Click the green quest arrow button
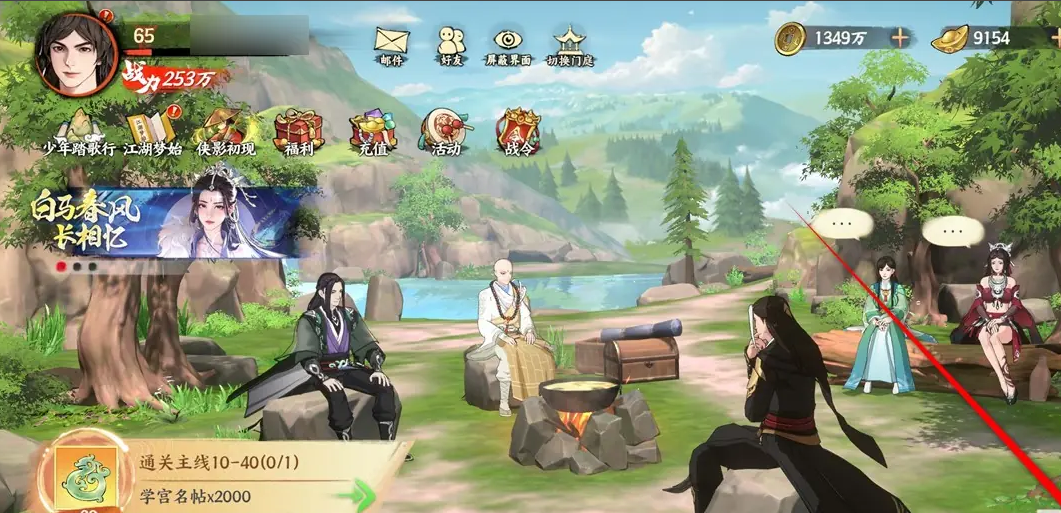This screenshot has width=1061, height=513. [x=355, y=494]
